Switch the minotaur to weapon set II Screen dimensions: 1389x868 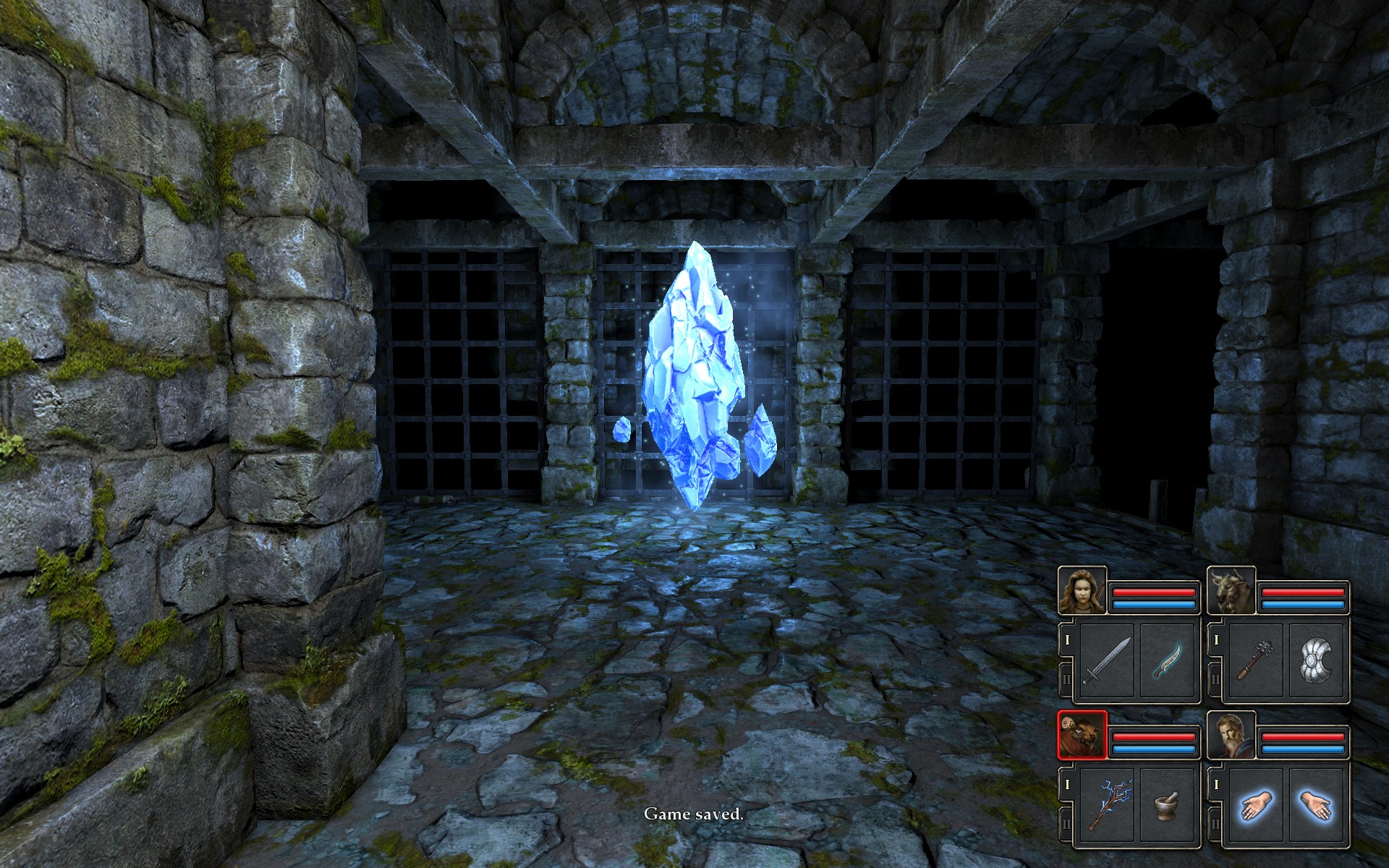(x=1216, y=679)
